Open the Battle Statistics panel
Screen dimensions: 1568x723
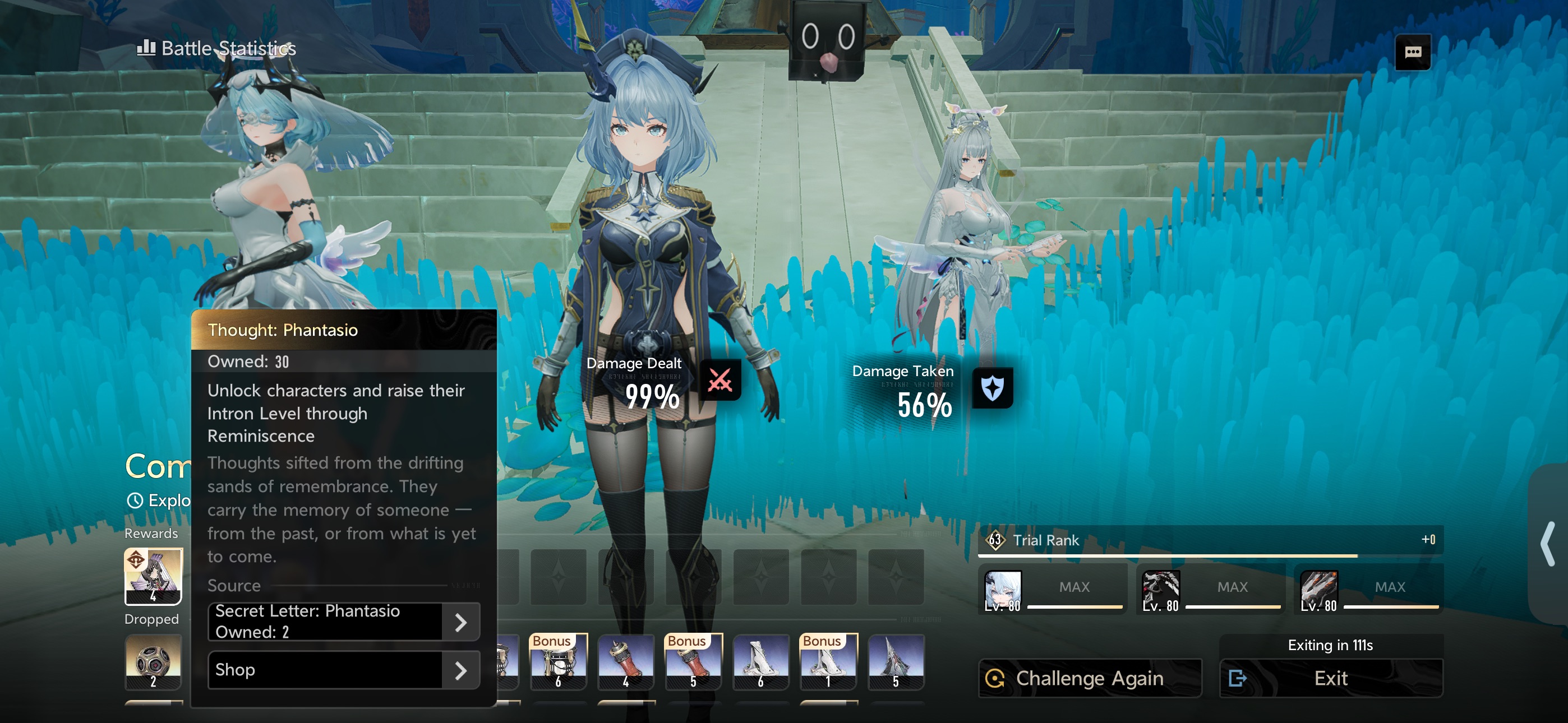pos(217,48)
